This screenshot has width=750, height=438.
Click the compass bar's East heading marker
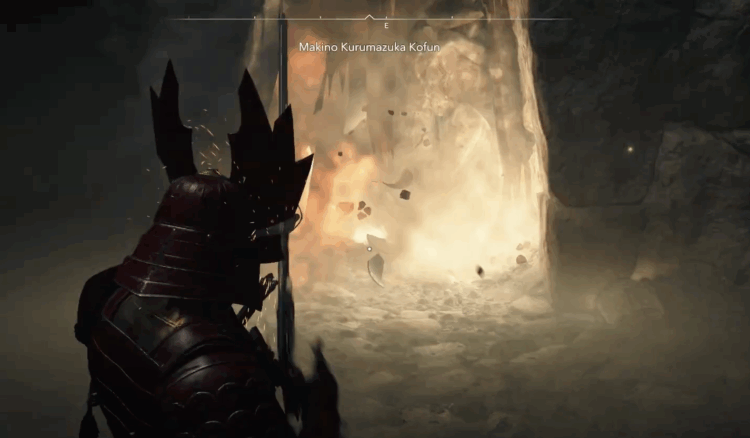tap(385, 25)
